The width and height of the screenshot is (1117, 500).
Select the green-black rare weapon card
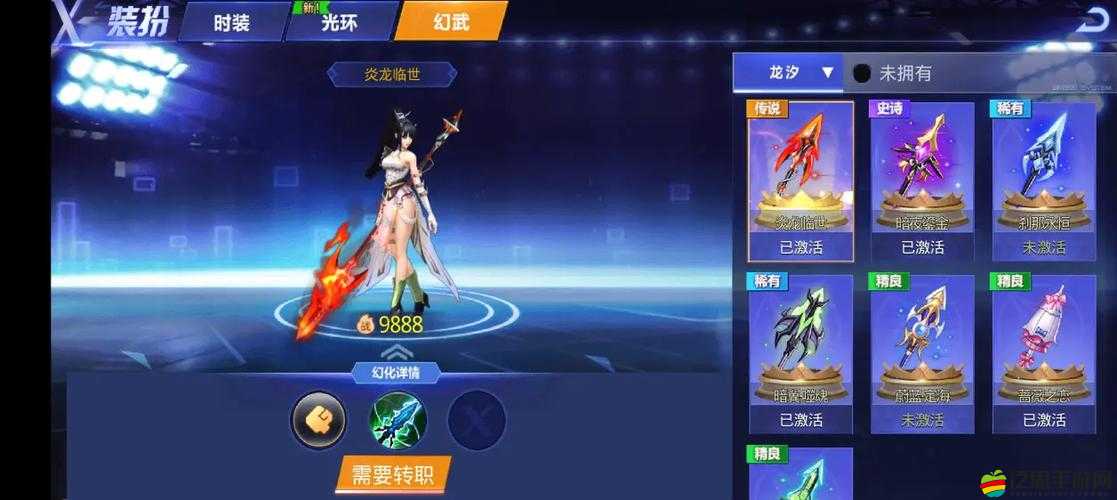point(801,353)
